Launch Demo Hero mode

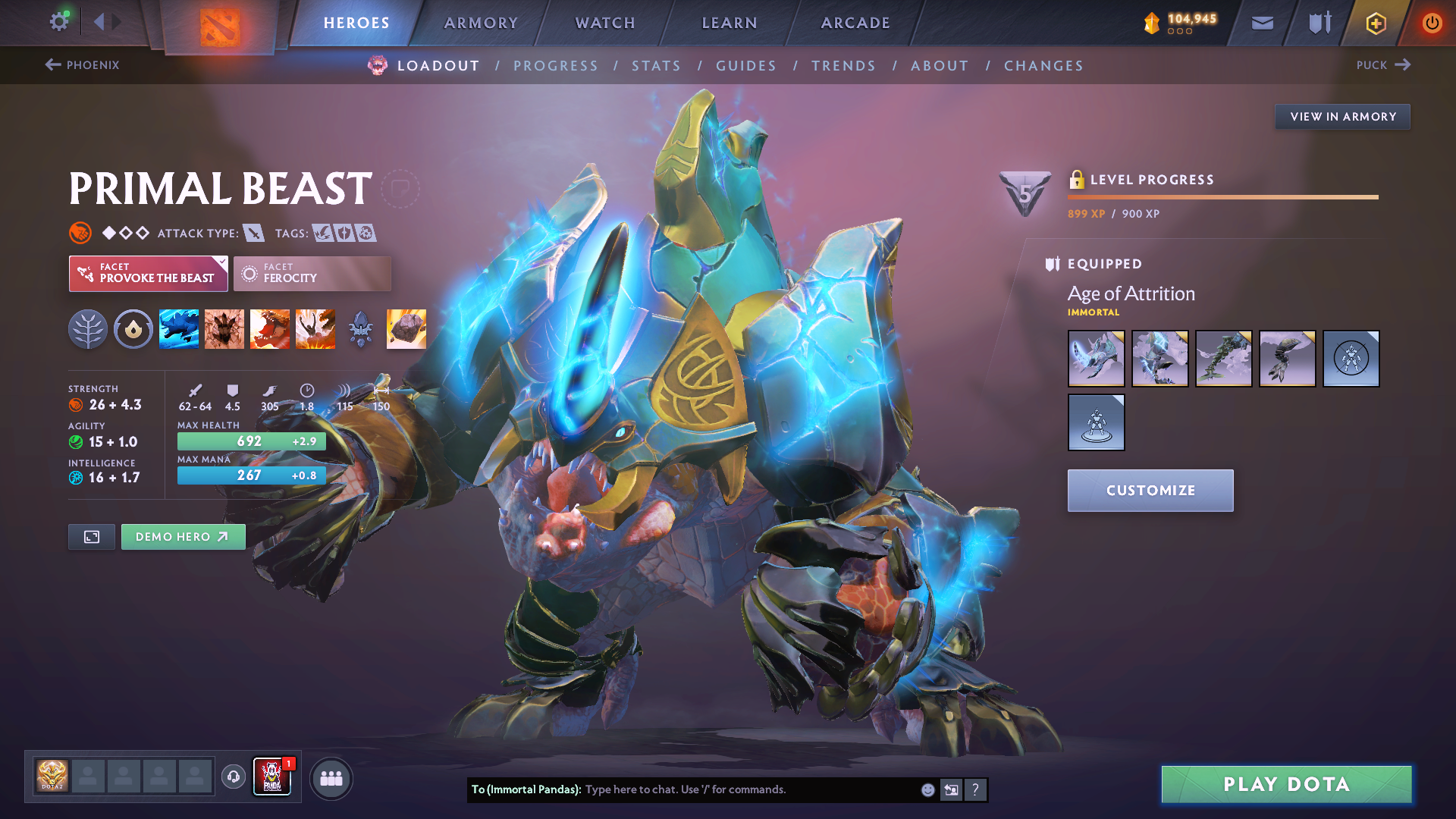click(x=183, y=537)
